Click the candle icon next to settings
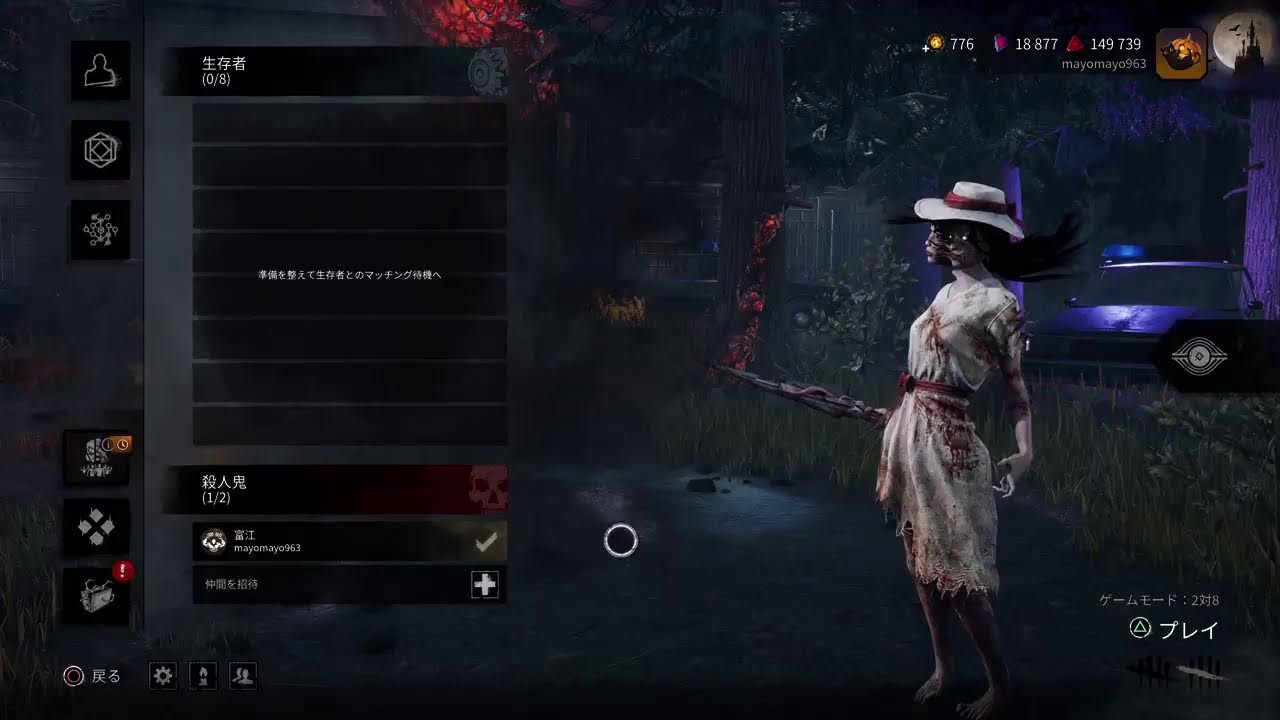The height and width of the screenshot is (720, 1280). [x=203, y=676]
